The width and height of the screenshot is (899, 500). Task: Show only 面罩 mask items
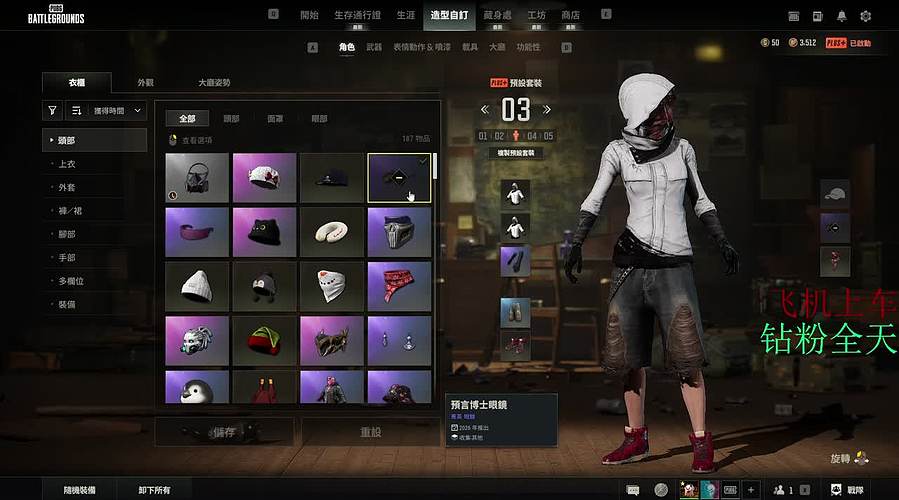click(x=274, y=118)
